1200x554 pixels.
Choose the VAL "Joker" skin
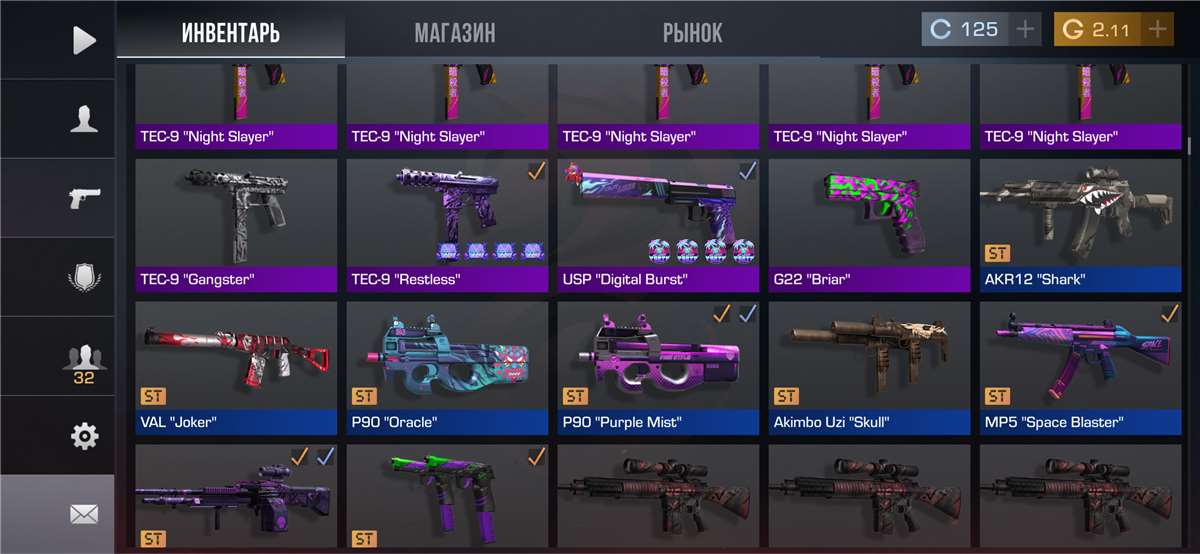(236, 367)
